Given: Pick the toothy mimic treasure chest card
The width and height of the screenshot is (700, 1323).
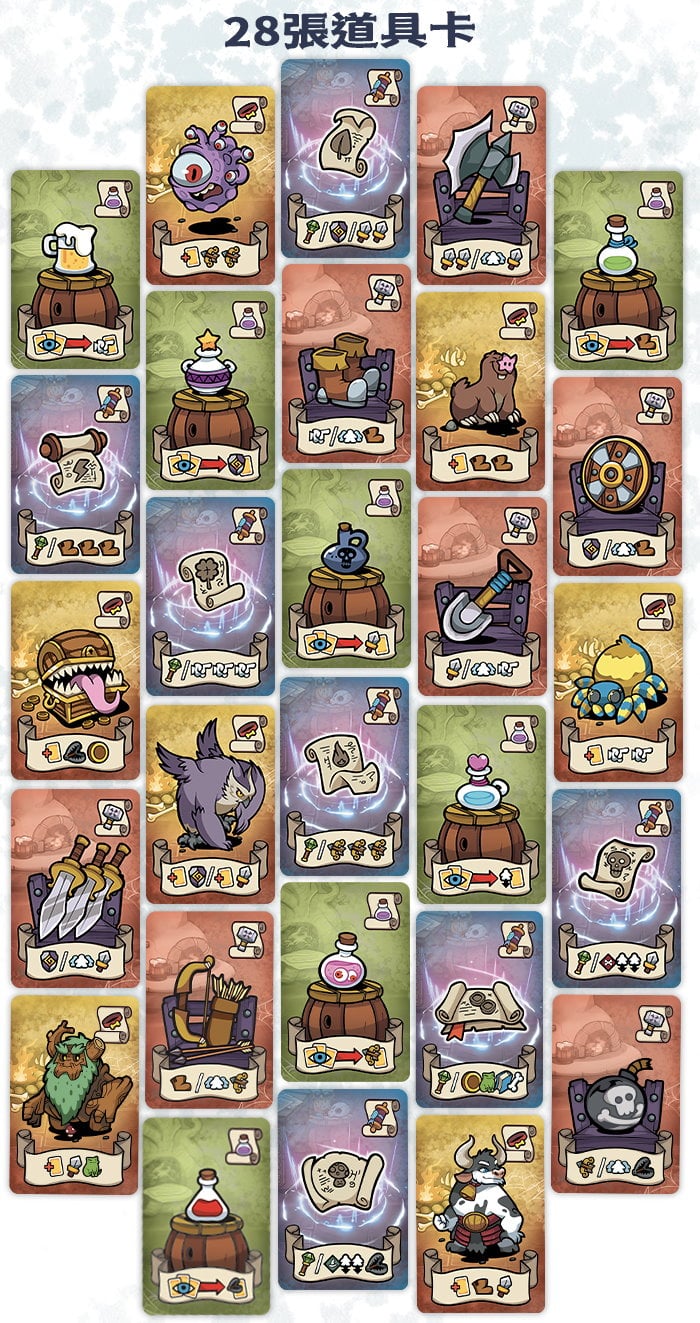Looking at the screenshot, I should pos(75,680).
